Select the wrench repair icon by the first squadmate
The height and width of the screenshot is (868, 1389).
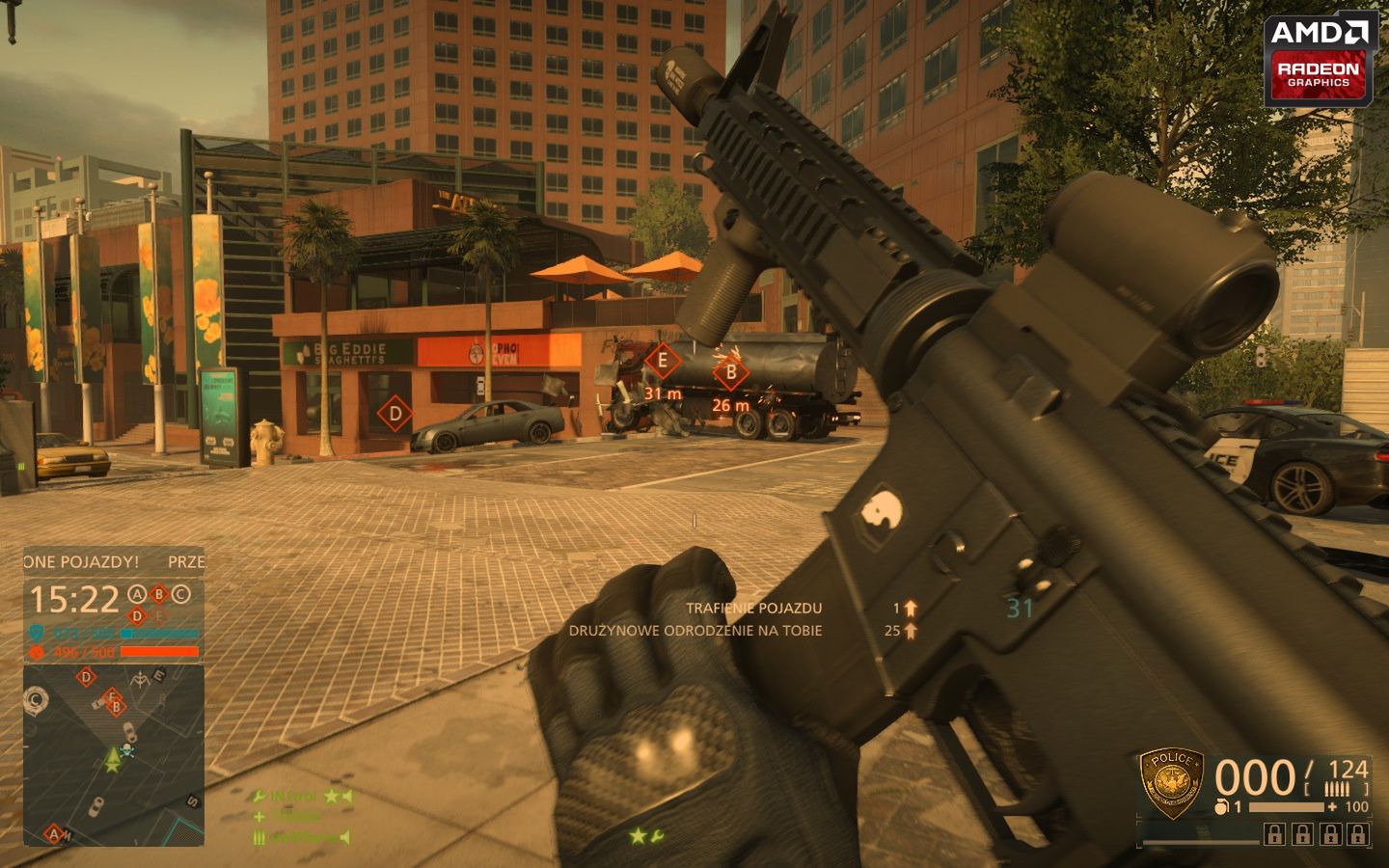click(258, 797)
